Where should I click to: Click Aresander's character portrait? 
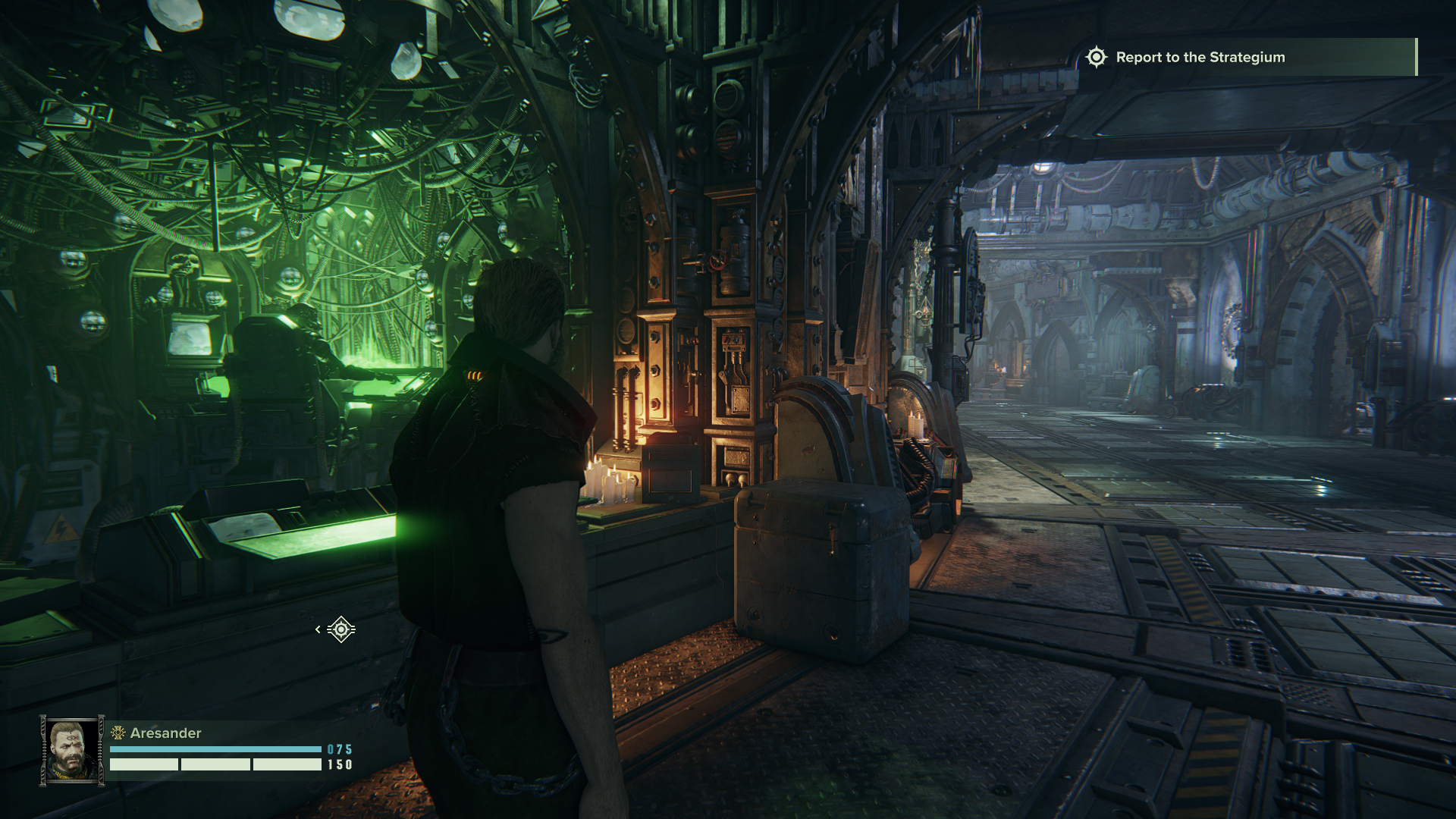(x=72, y=750)
